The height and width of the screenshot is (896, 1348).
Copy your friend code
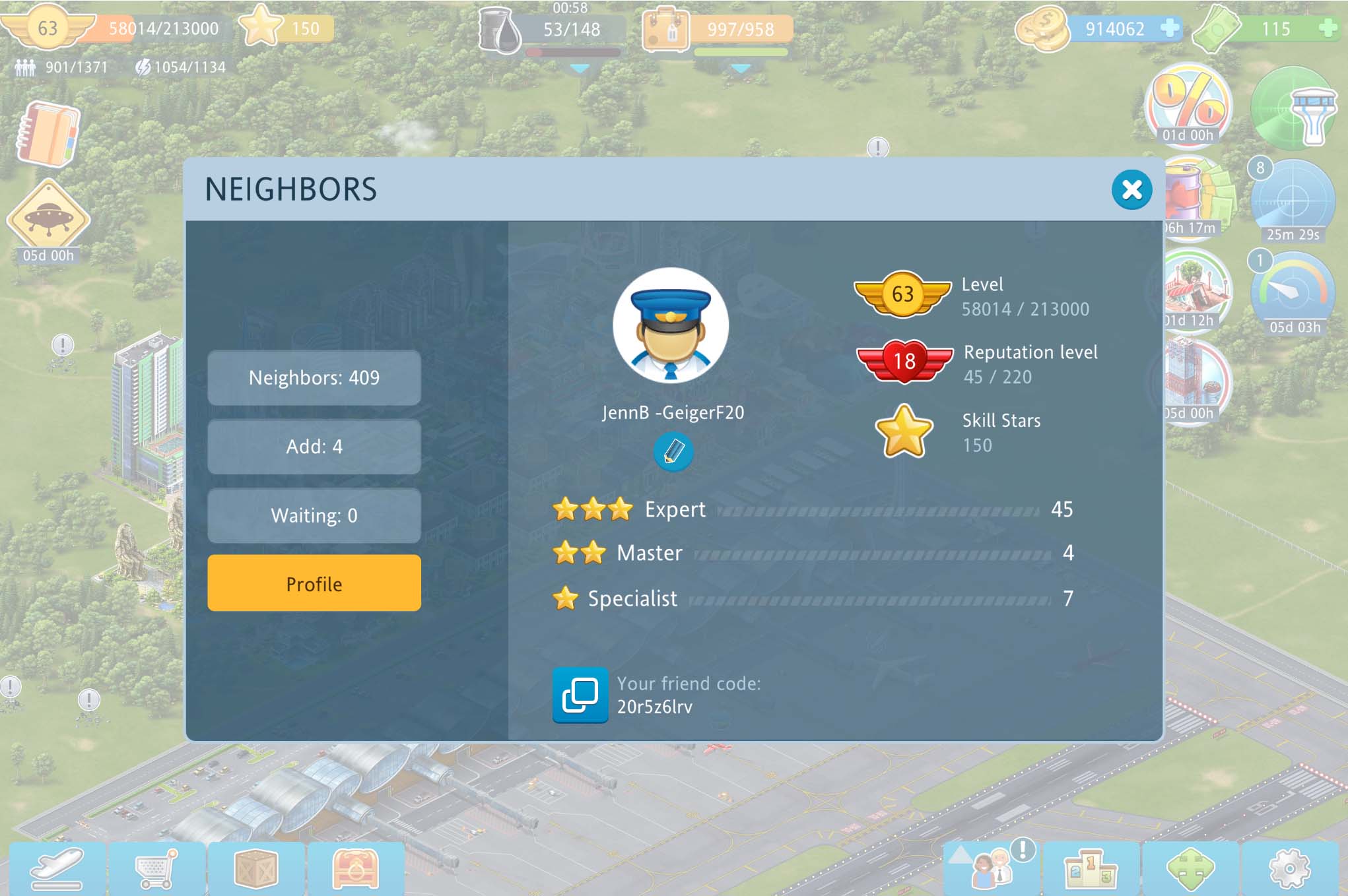(x=580, y=695)
